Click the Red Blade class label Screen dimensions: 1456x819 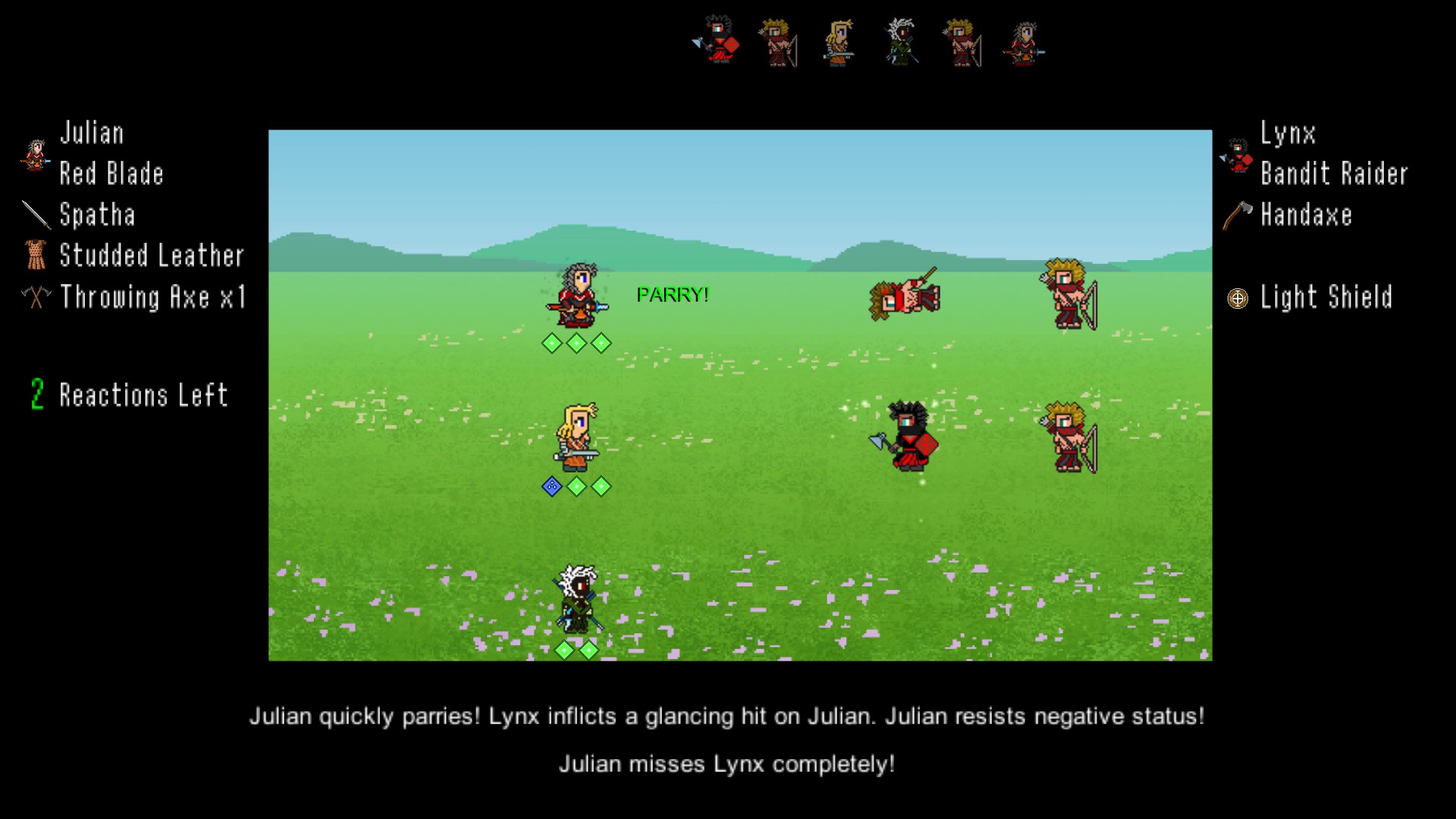pyautogui.click(x=111, y=174)
